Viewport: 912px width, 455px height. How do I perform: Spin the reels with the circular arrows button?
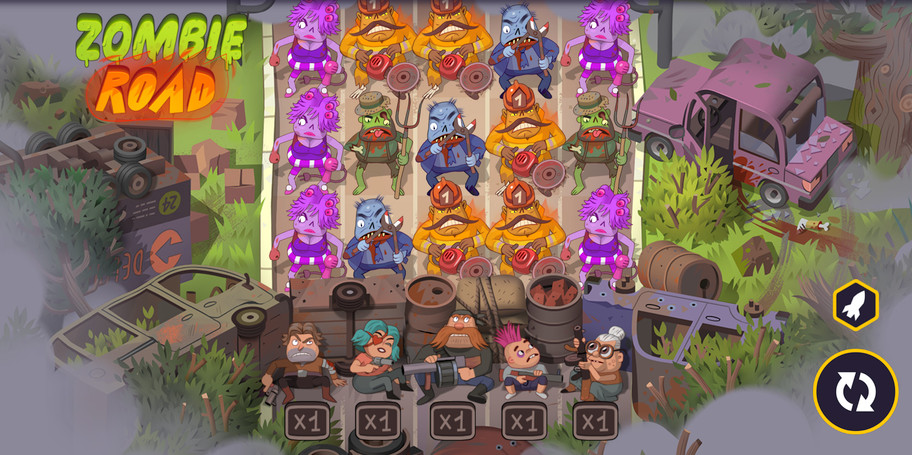pos(855,391)
